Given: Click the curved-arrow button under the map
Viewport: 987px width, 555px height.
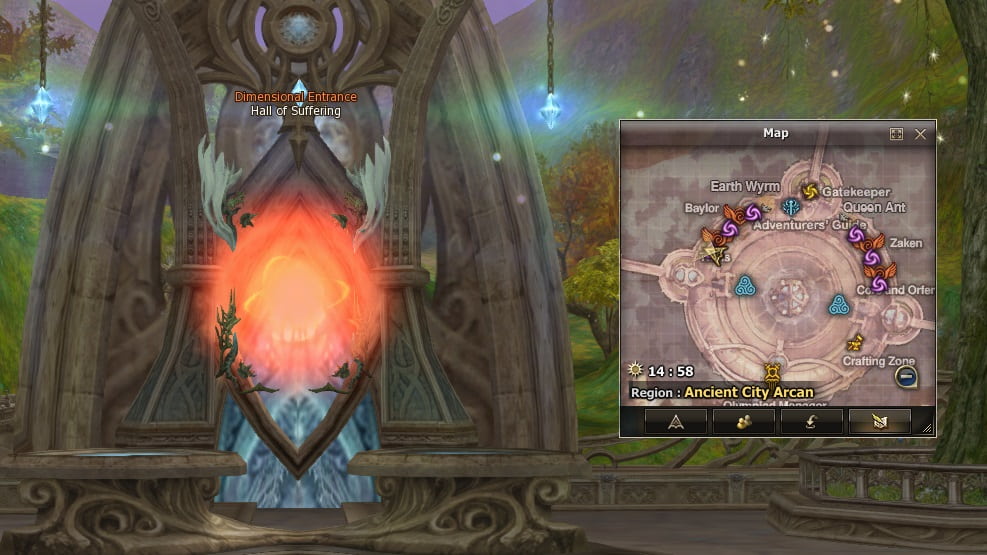Looking at the screenshot, I should [812, 421].
